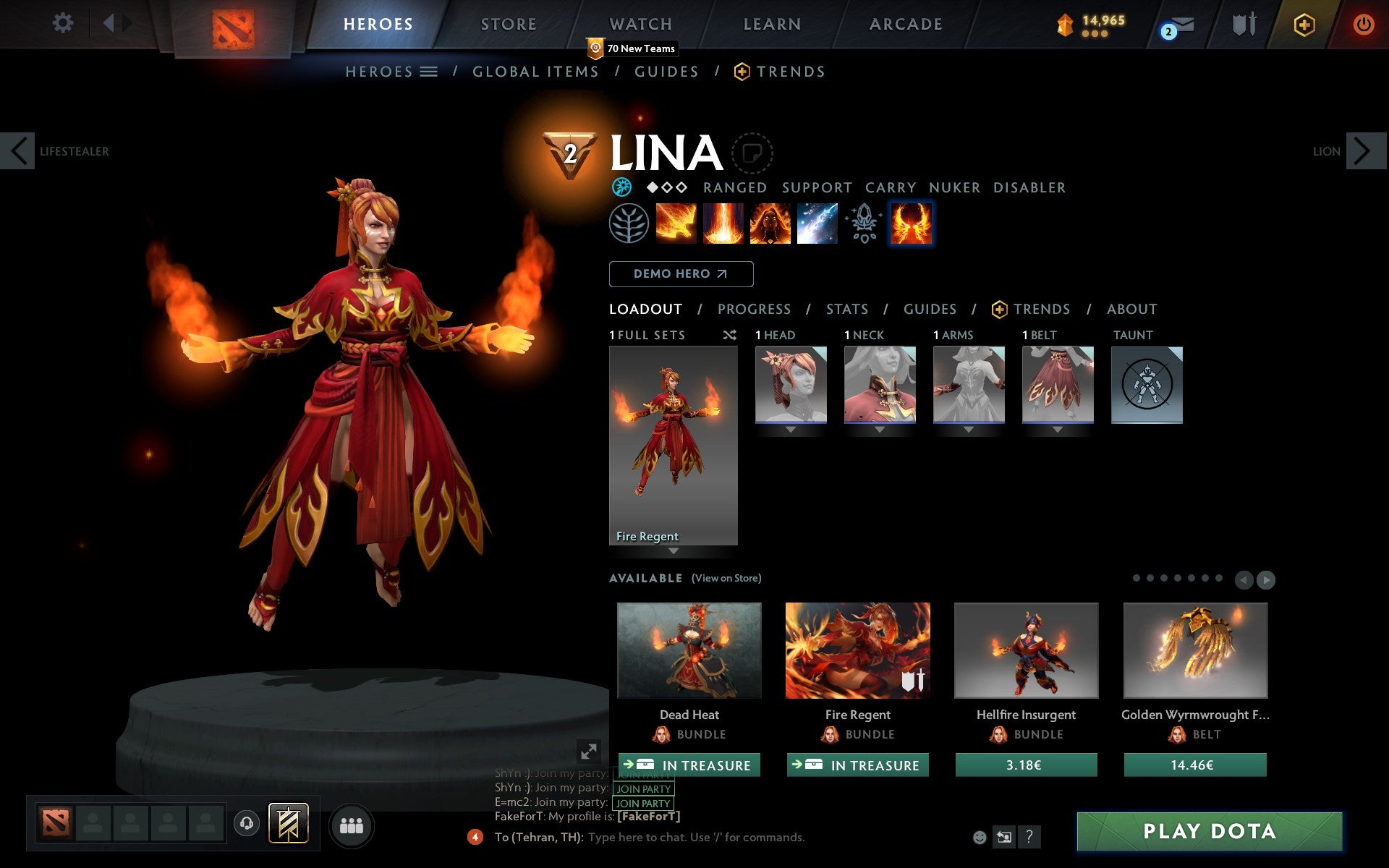The height and width of the screenshot is (868, 1389).
Task: Click the question mark help icon
Action: click(1030, 838)
